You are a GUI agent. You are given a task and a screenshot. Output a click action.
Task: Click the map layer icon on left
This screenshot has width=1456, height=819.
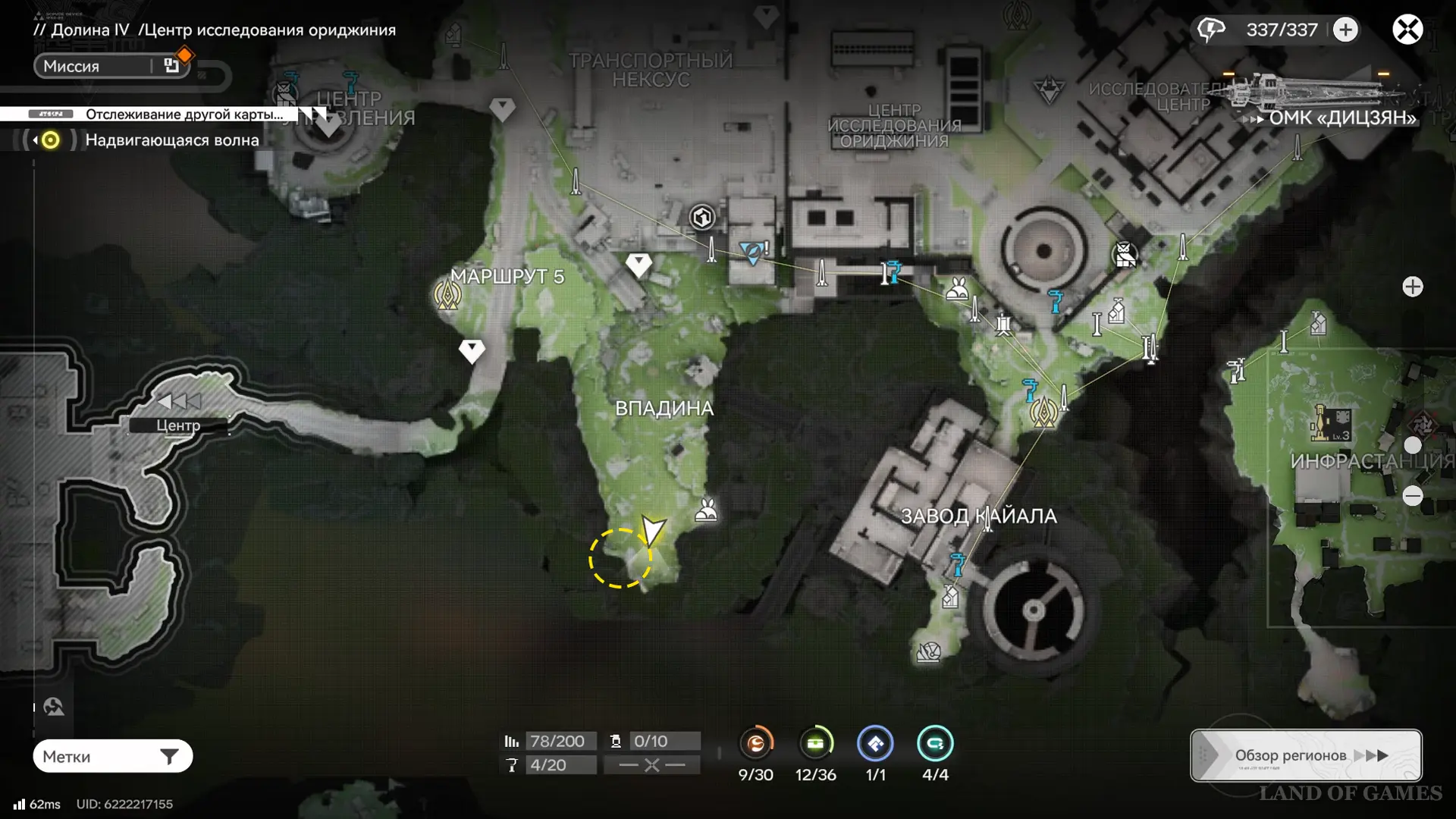pos(54,707)
